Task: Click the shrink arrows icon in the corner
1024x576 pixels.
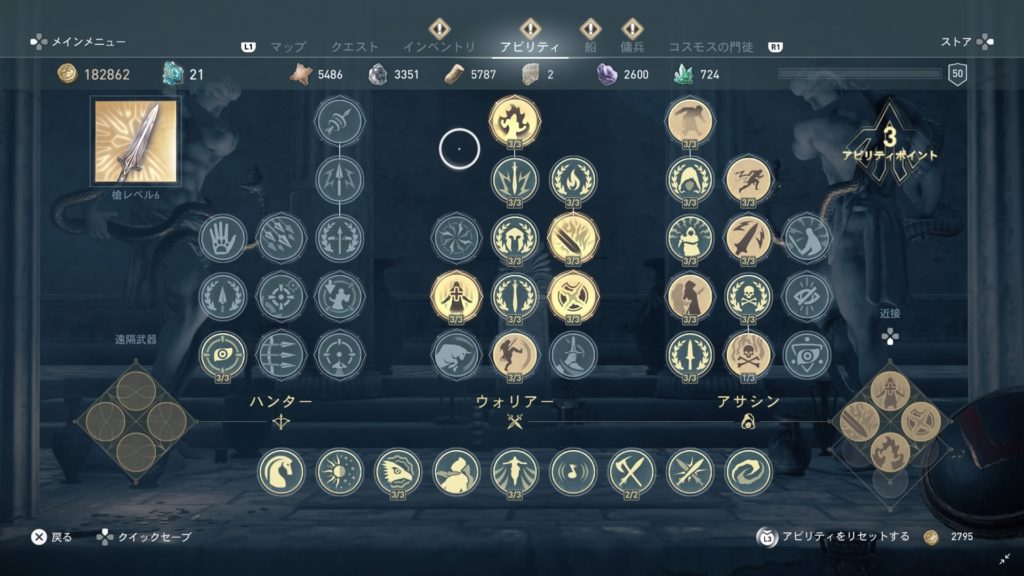Action: [x=1004, y=559]
